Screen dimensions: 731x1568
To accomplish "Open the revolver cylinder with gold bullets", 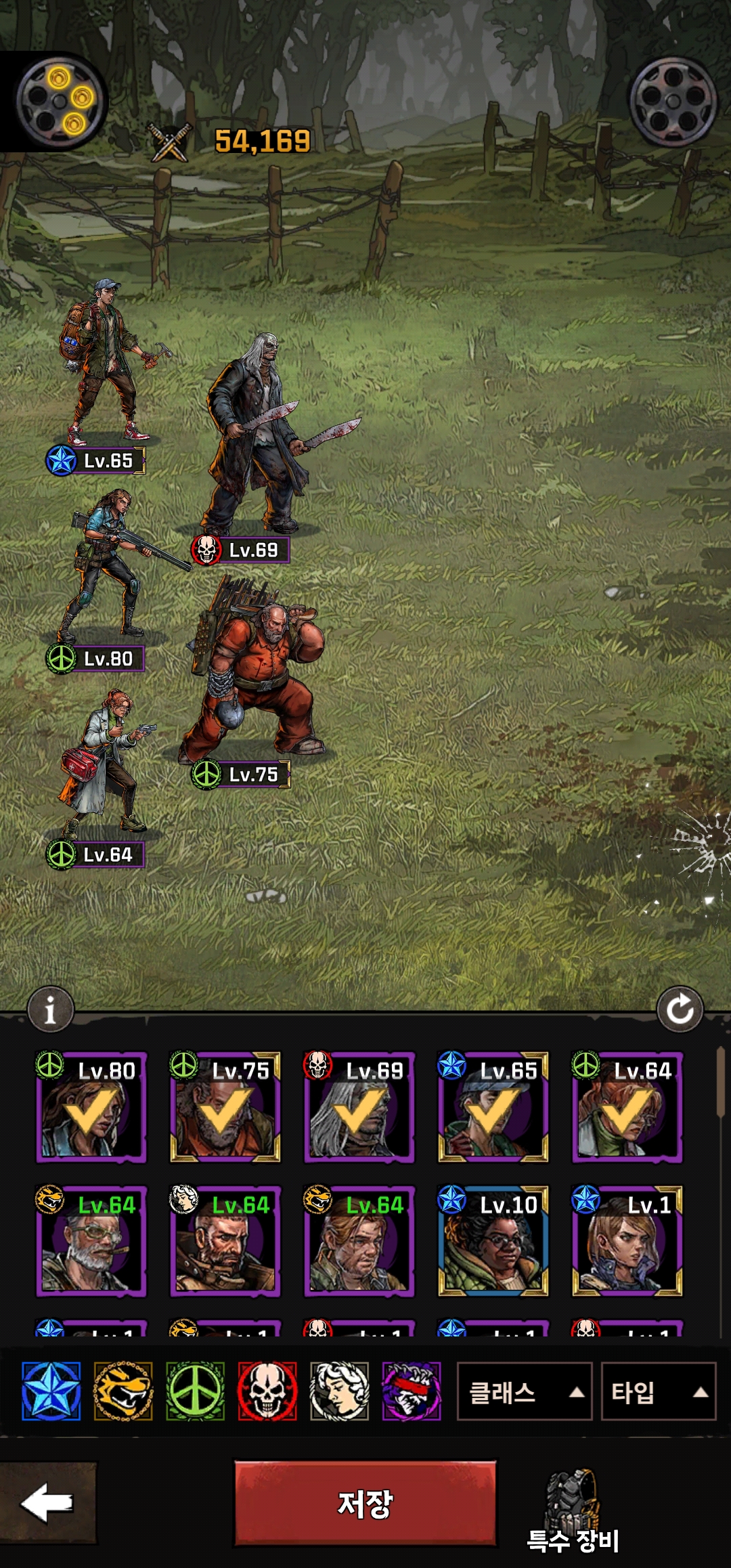I will click(x=62, y=102).
